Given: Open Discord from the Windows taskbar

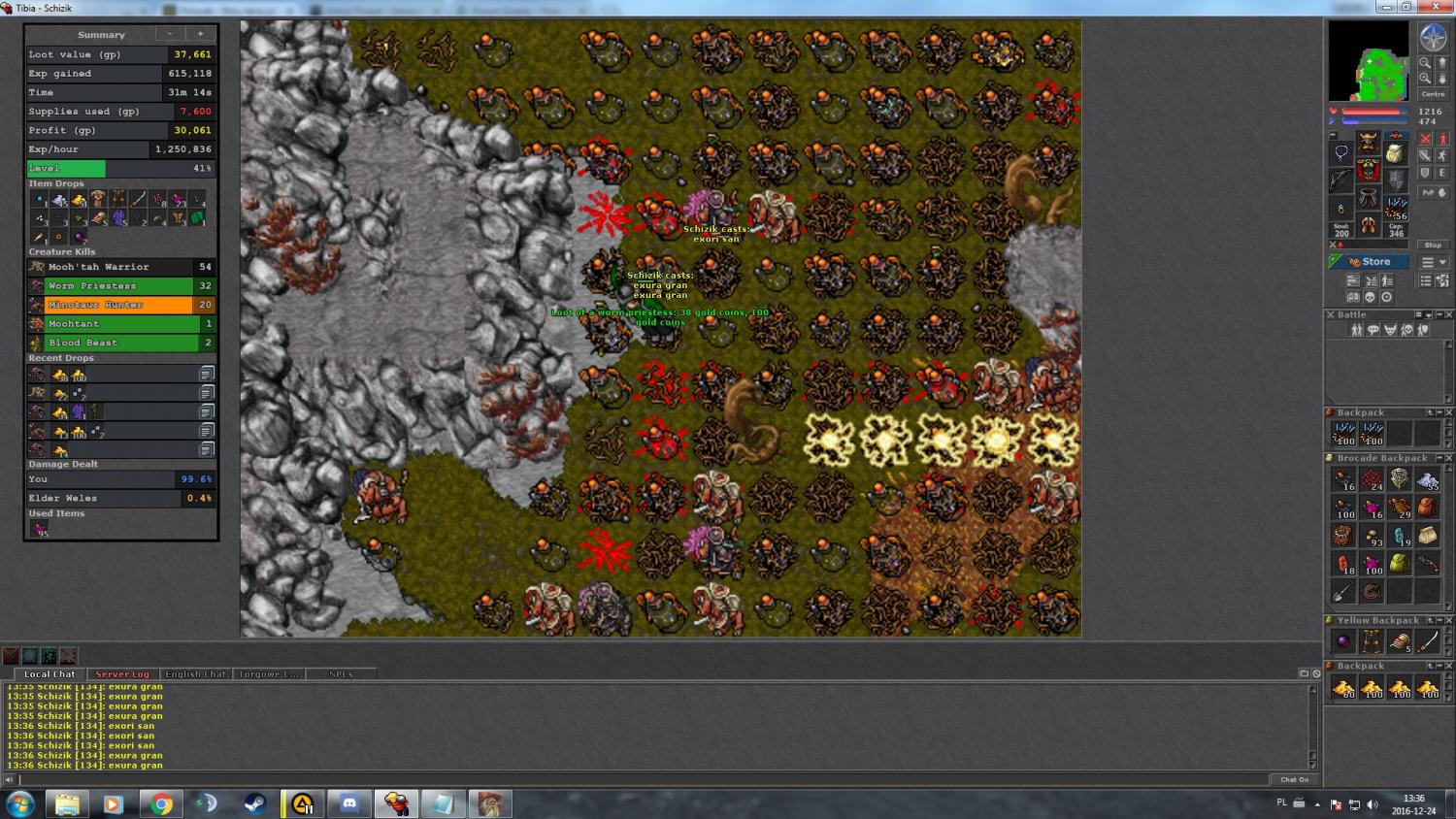Looking at the screenshot, I should pos(349,803).
